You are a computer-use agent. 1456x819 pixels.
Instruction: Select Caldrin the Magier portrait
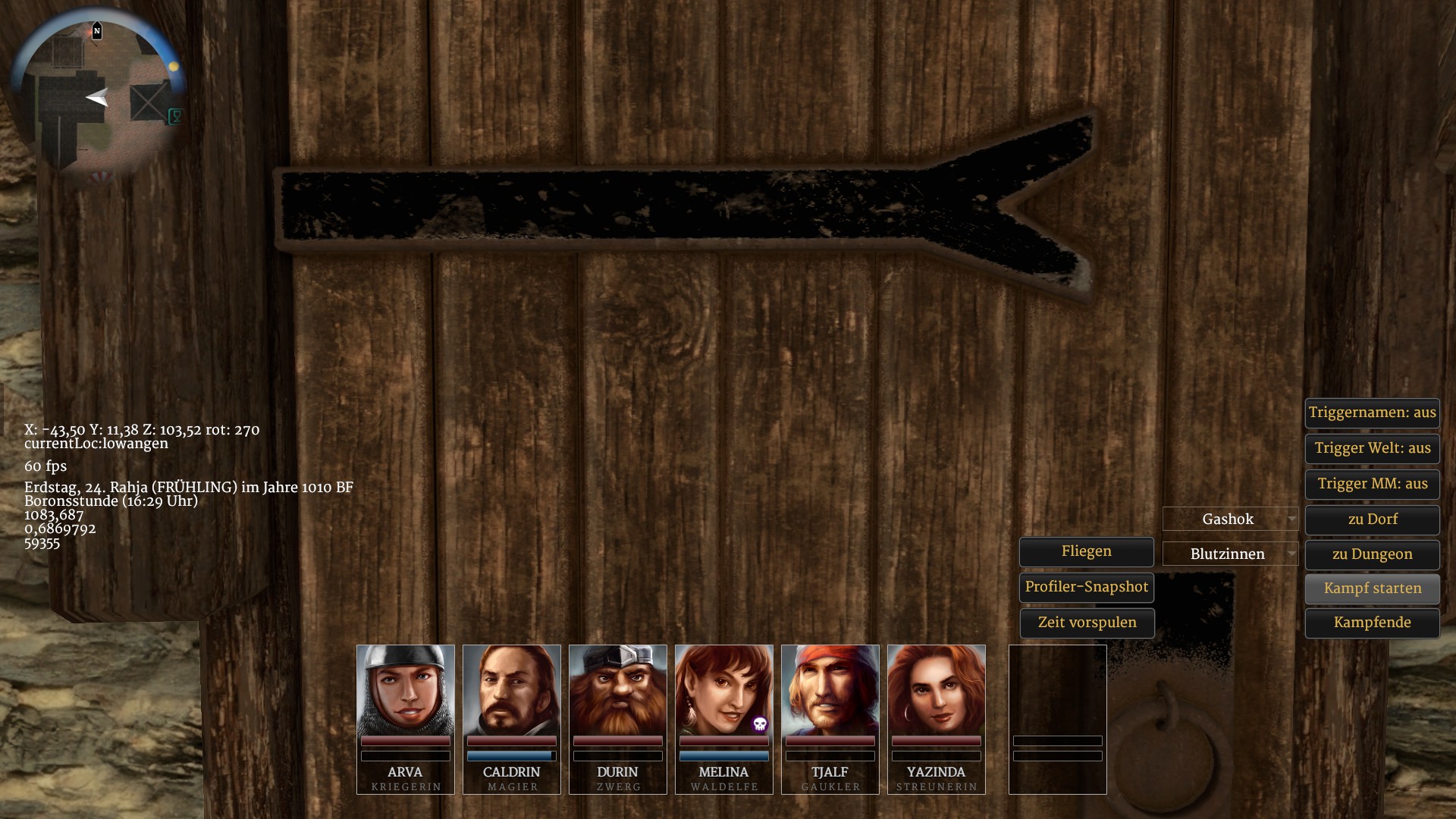[x=511, y=690]
